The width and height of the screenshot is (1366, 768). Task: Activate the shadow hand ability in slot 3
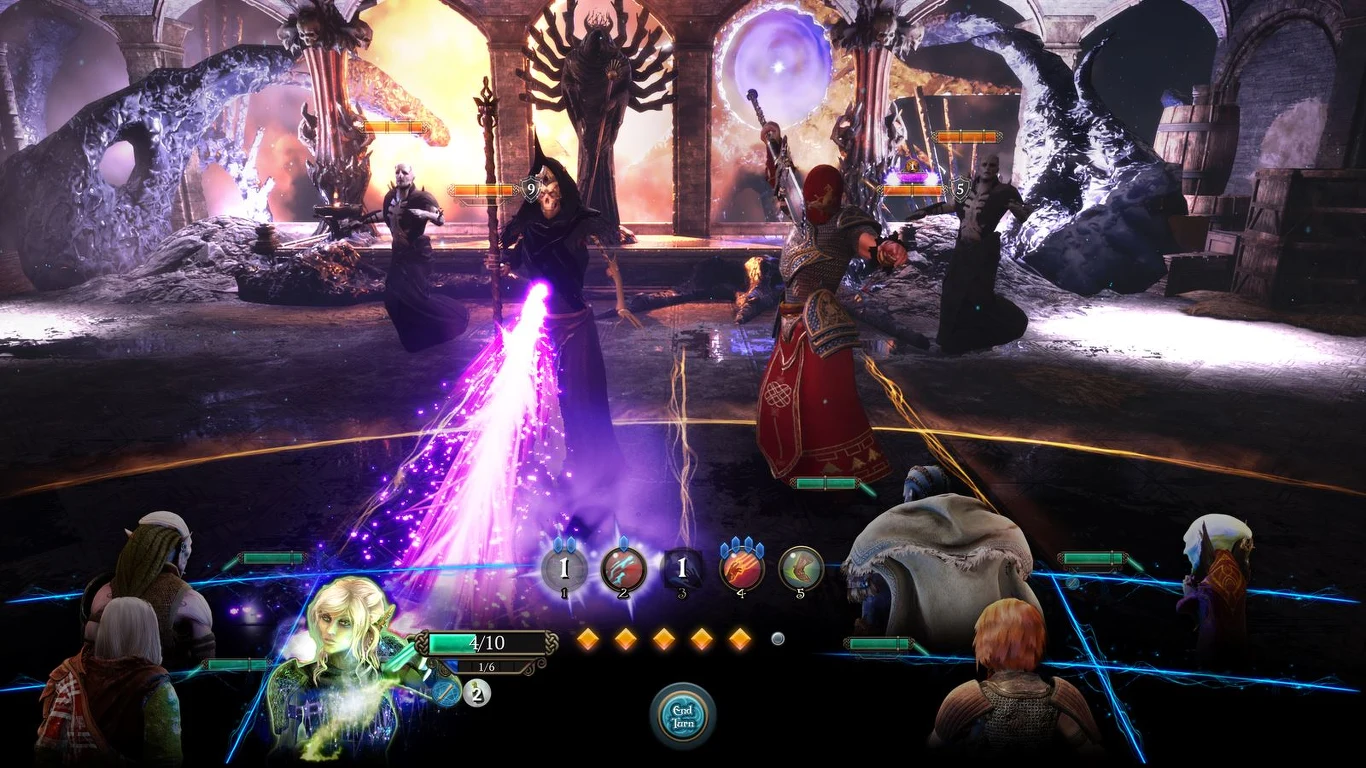pos(681,569)
